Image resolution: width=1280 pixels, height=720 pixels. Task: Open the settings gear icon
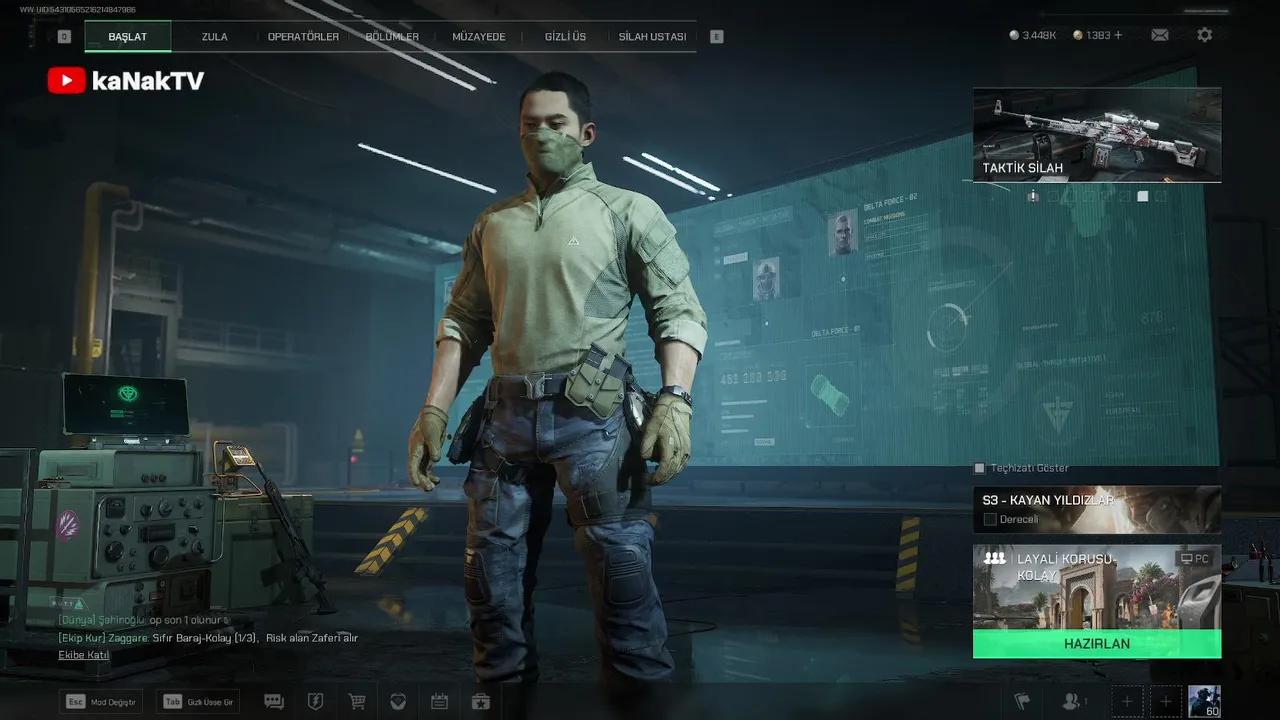[x=1205, y=34]
